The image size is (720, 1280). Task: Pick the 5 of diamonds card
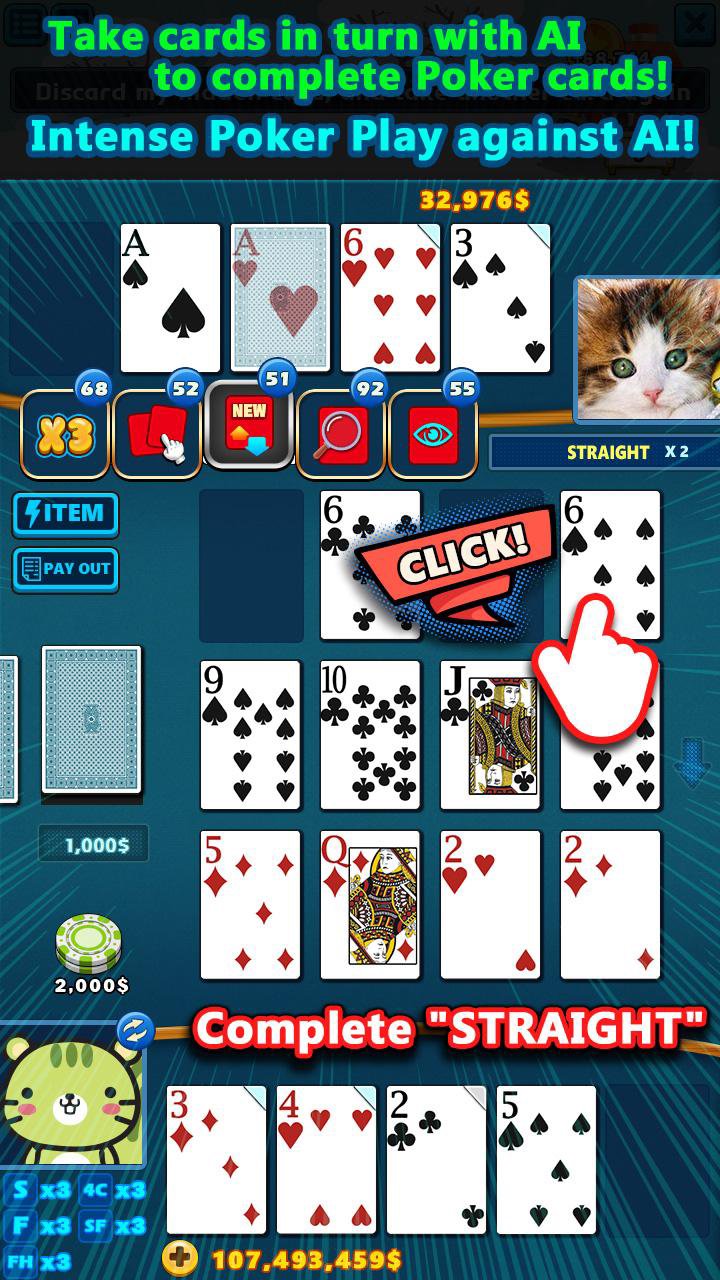250,905
